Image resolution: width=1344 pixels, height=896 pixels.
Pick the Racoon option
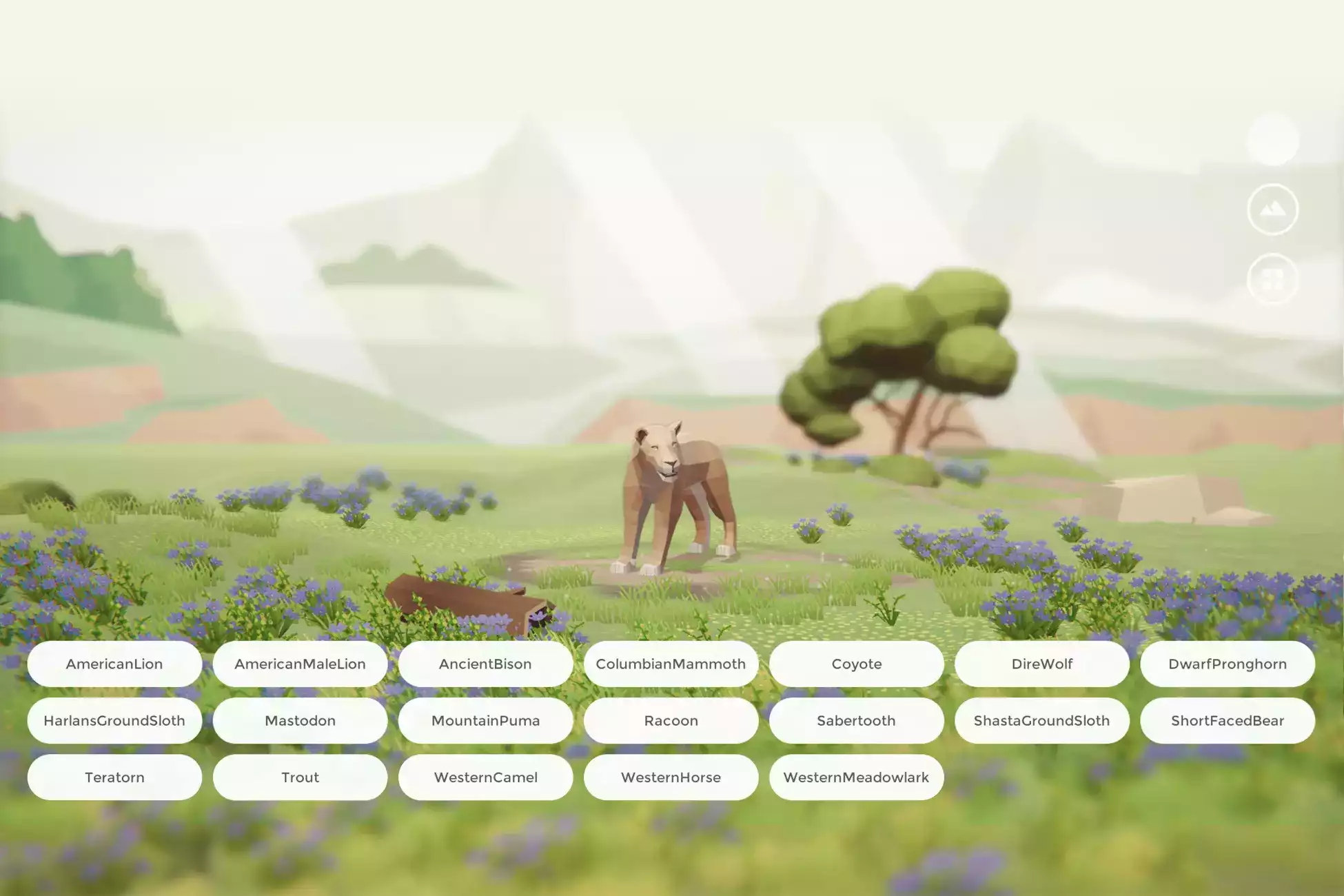(x=671, y=720)
